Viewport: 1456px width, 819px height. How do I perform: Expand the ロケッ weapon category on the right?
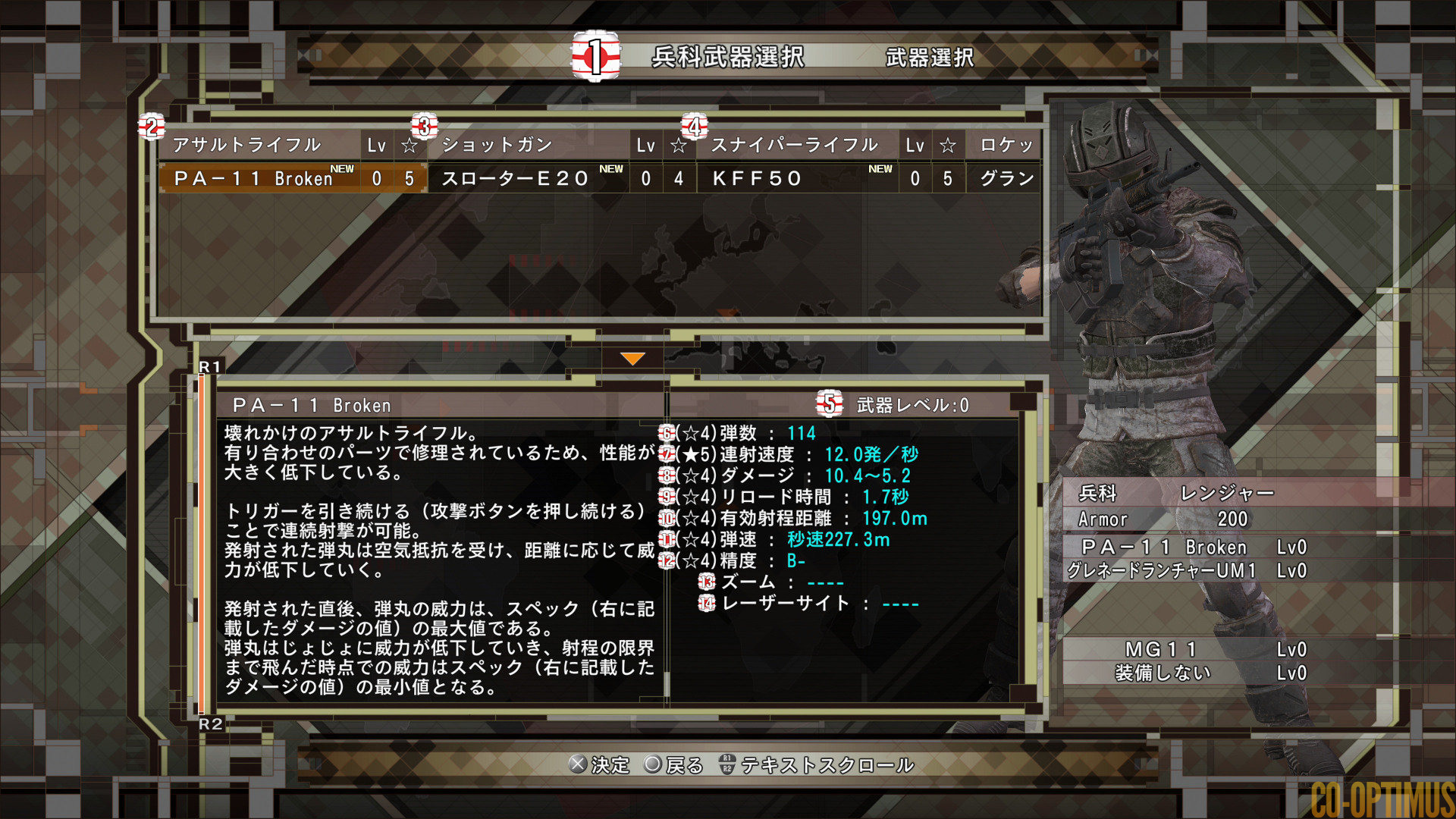[1004, 144]
